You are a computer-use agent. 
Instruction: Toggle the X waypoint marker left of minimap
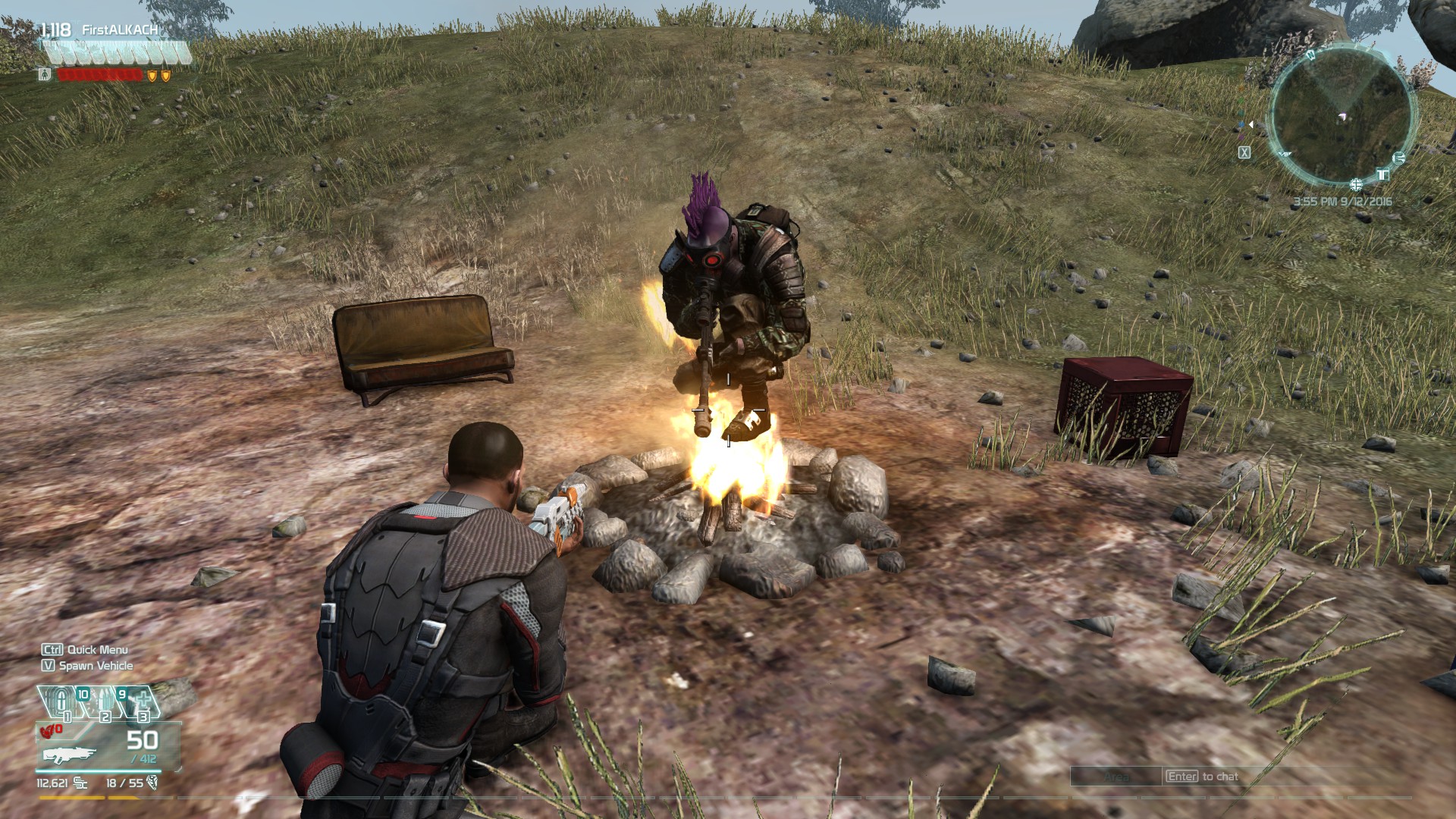tap(1244, 152)
